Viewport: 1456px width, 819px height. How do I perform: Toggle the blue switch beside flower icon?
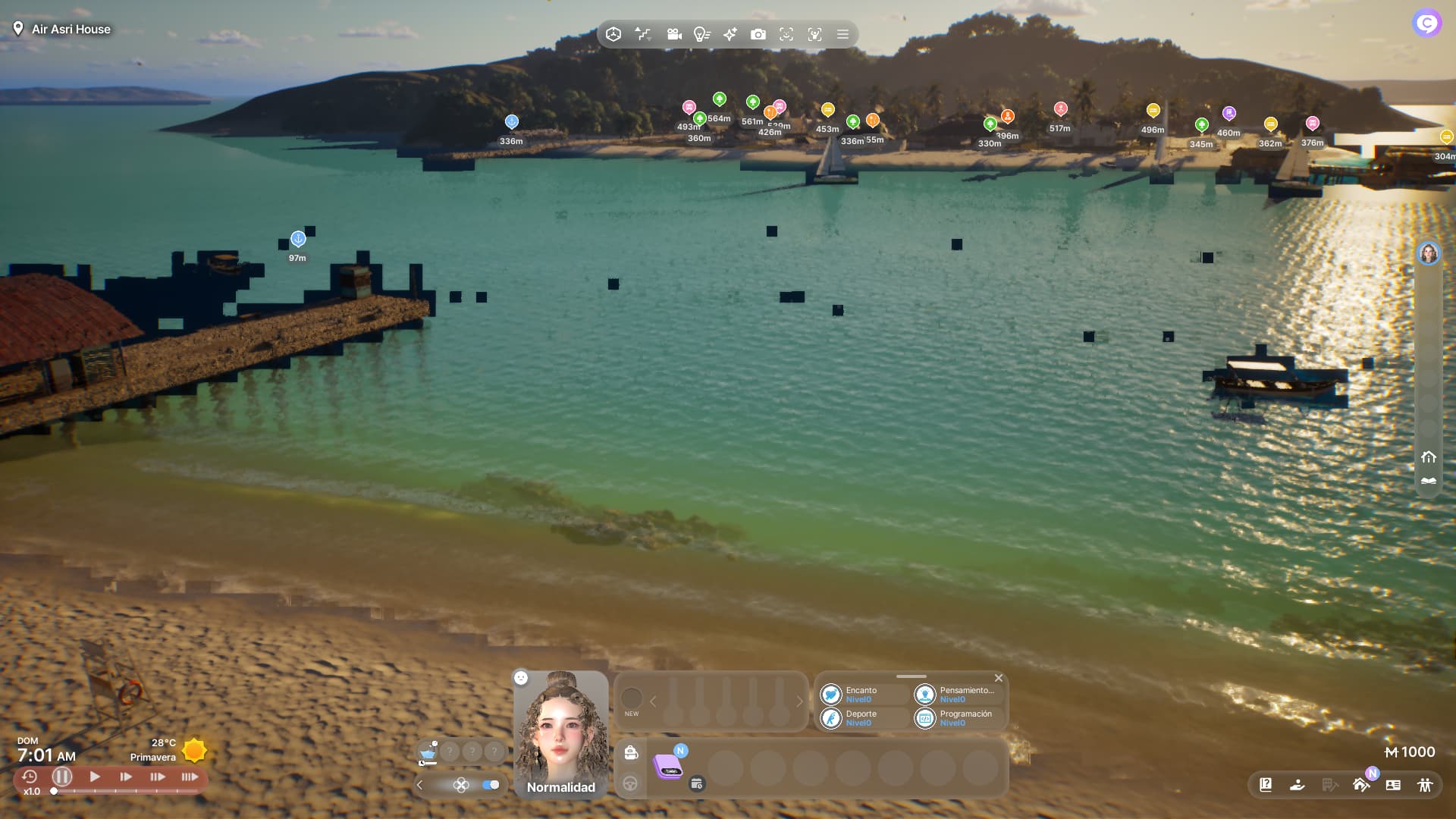491,785
